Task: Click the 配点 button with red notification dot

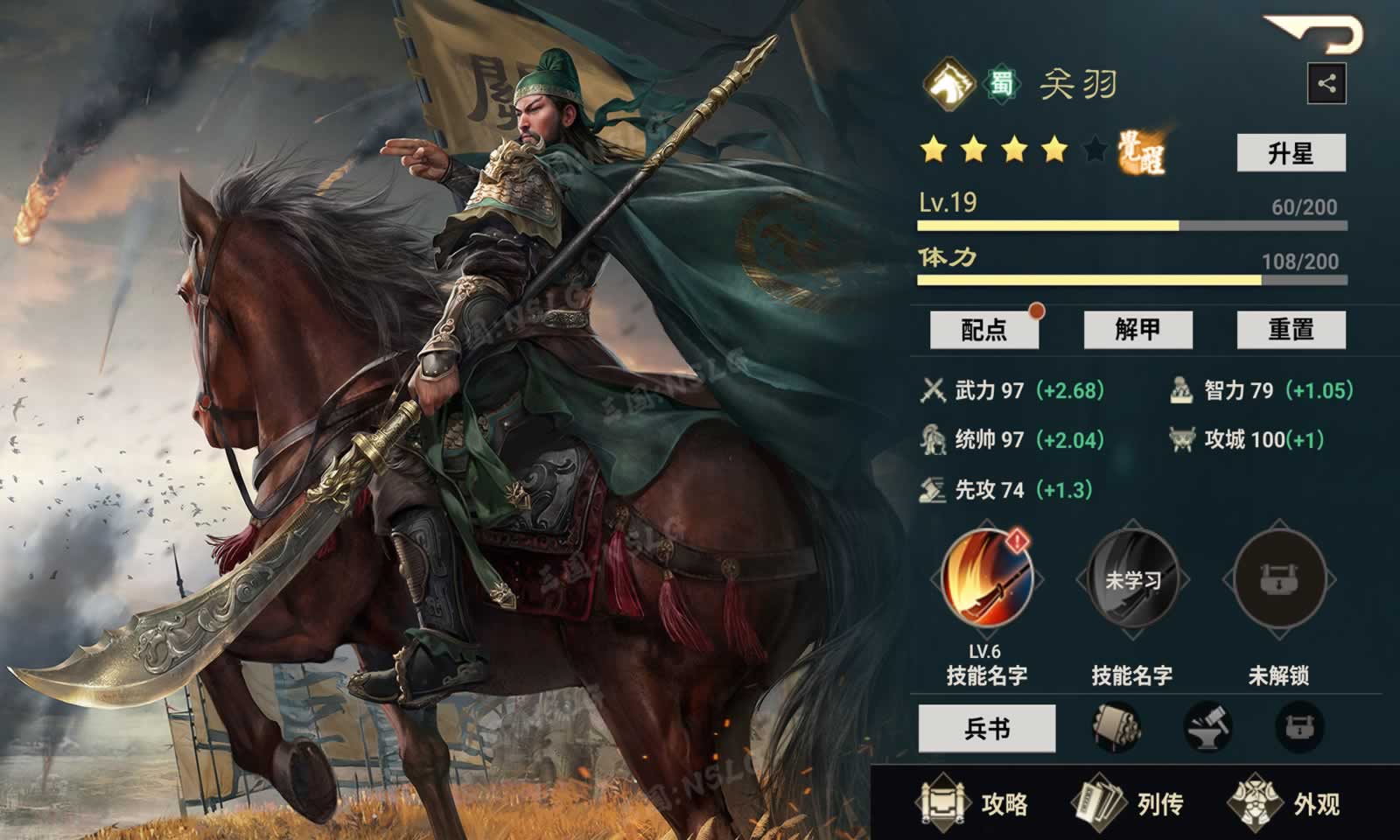Action: [x=983, y=330]
